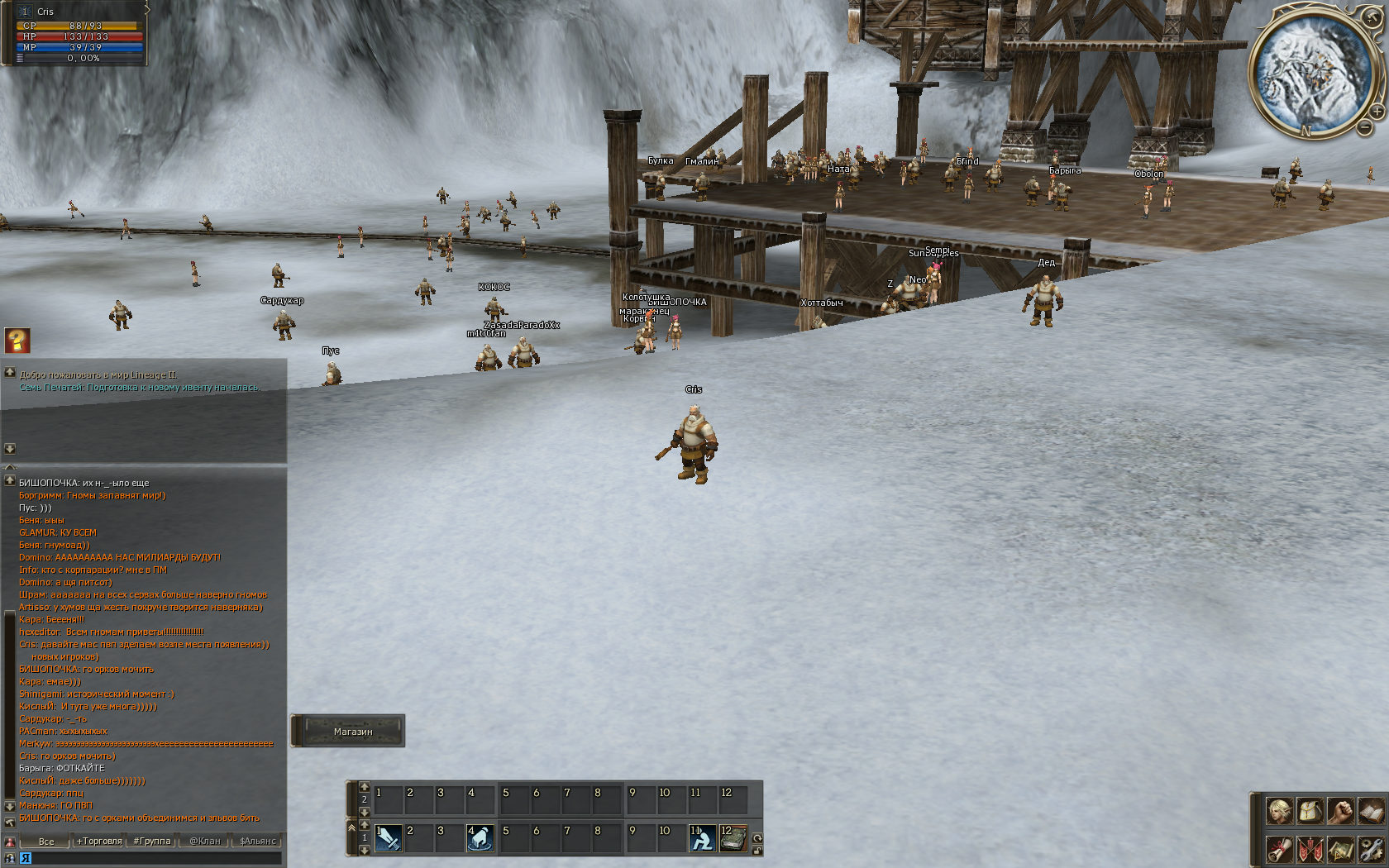1389x868 pixels.
Task: Use the sit/kneel action in slot 11
Action: 702,838
